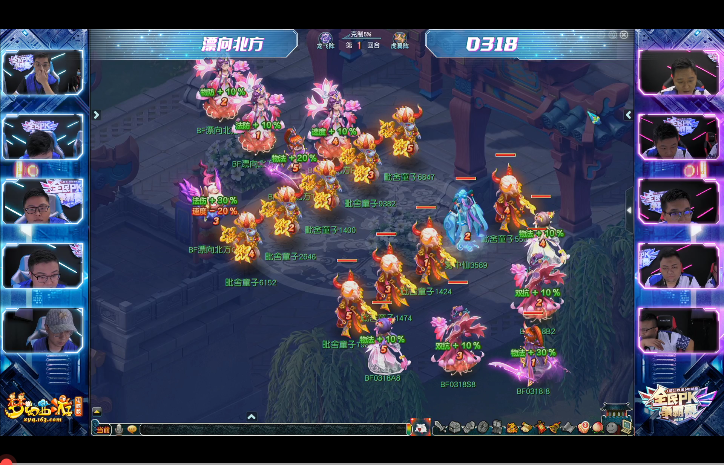724x465 pixels.
Task: Click the chat input box
Action: point(270,429)
